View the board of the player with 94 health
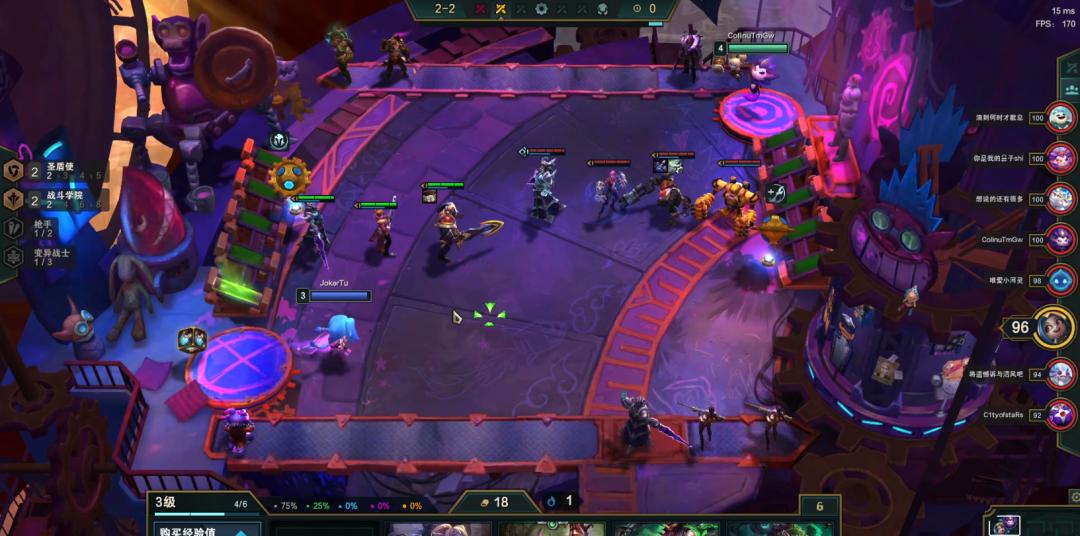Screen dimensions: 1080x536 click(x=1059, y=374)
